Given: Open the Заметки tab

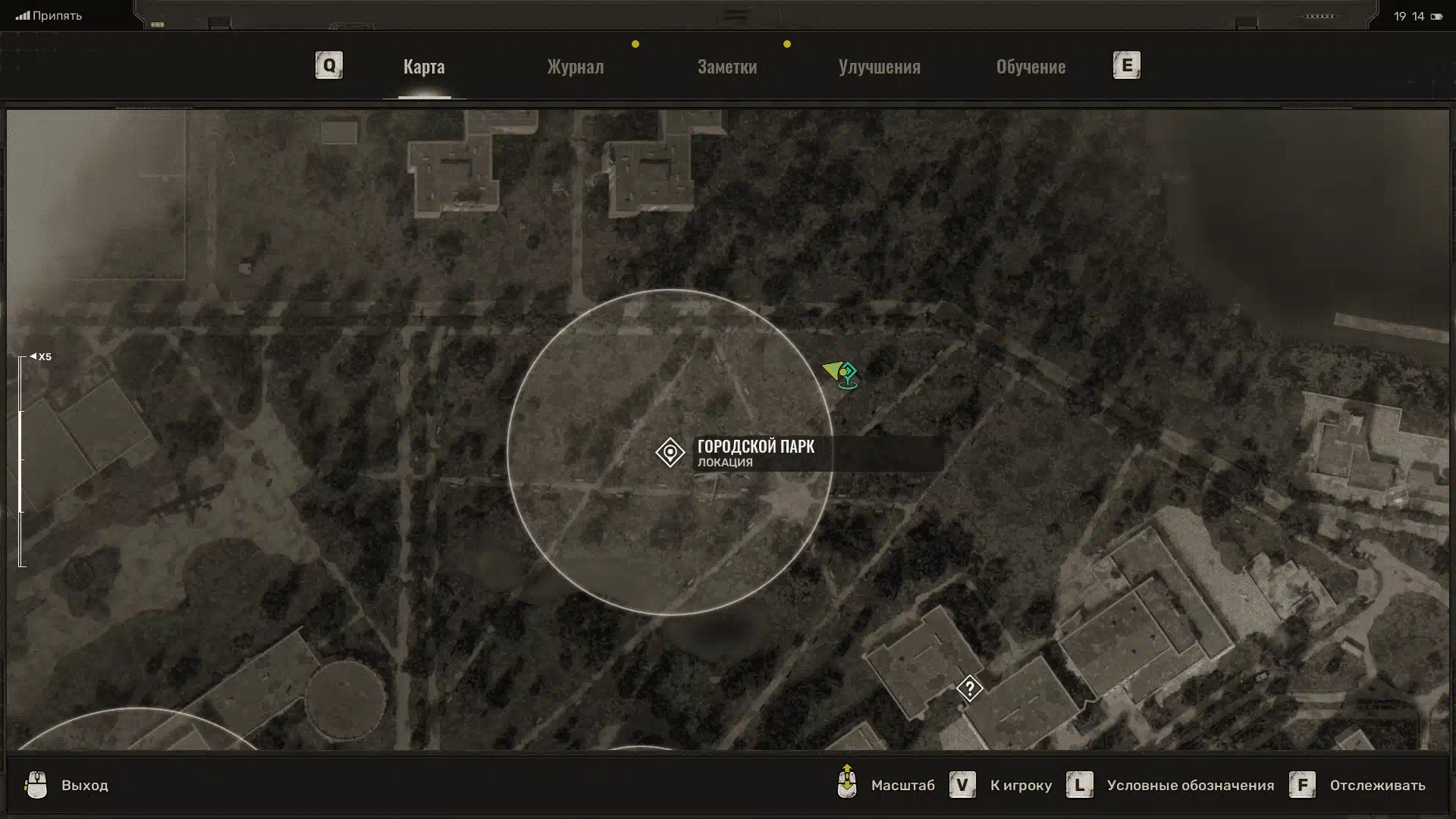Looking at the screenshot, I should coord(726,67).
